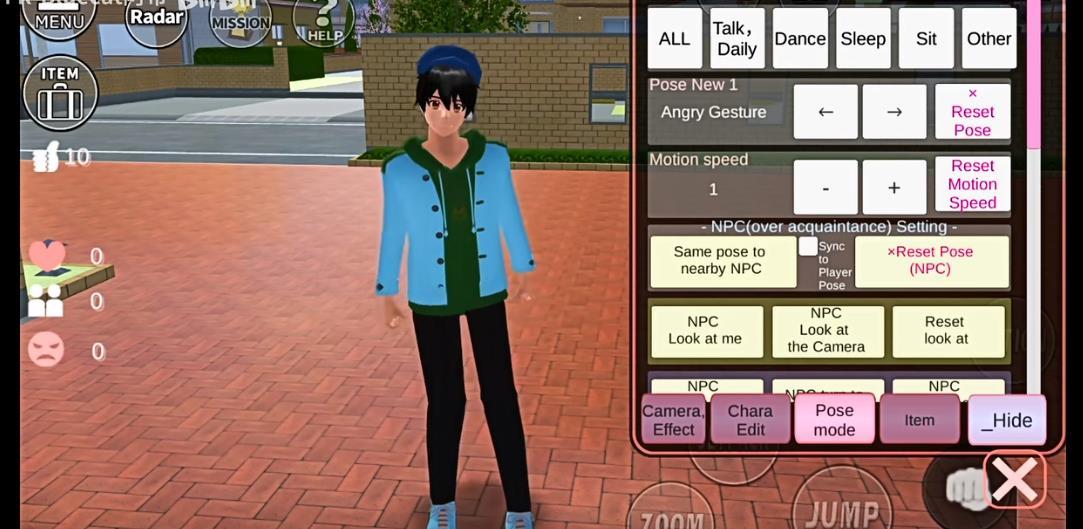
Task: Open the ITEM suitcase menu
Action: [x=60, y=92]
